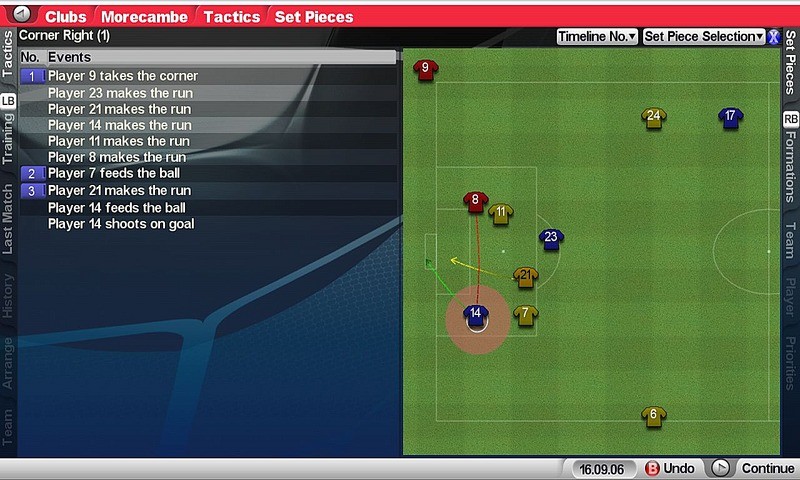
Task: Select the 'Player 23 makes the run' event
Action: pyautogui.click(x=120, y=93)
